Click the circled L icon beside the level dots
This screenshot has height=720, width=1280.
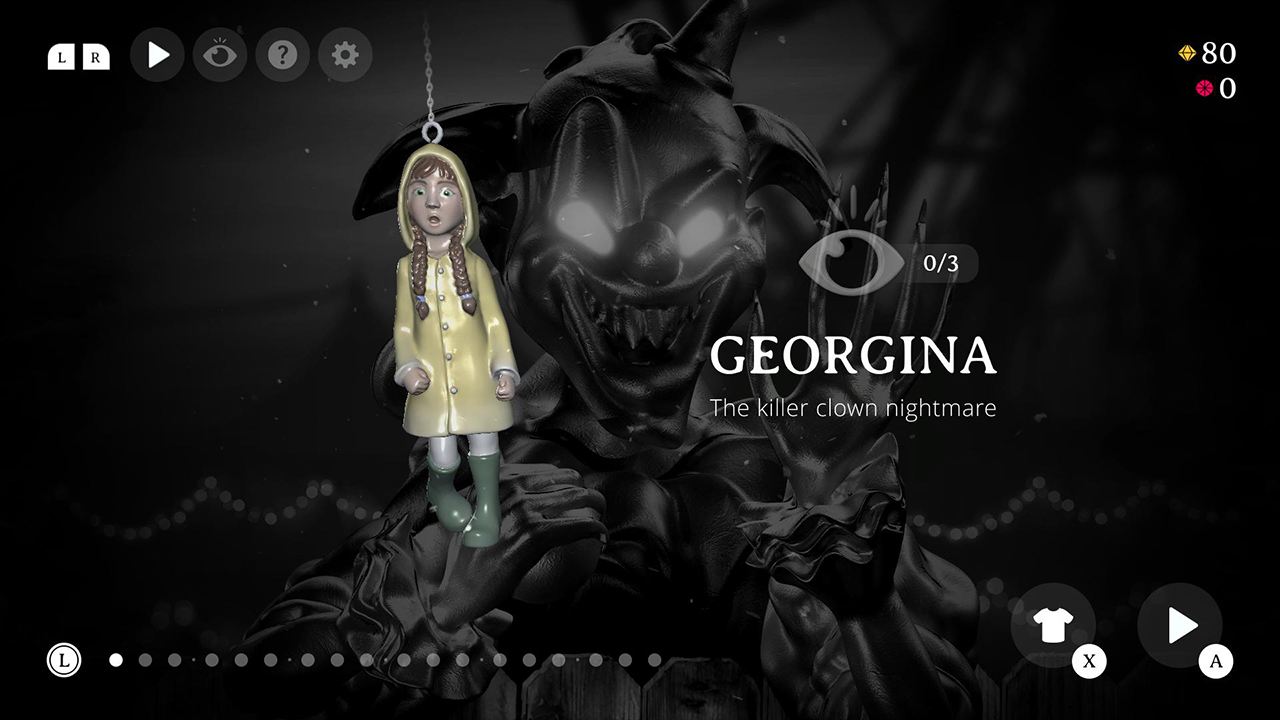(x=65, y=660)
